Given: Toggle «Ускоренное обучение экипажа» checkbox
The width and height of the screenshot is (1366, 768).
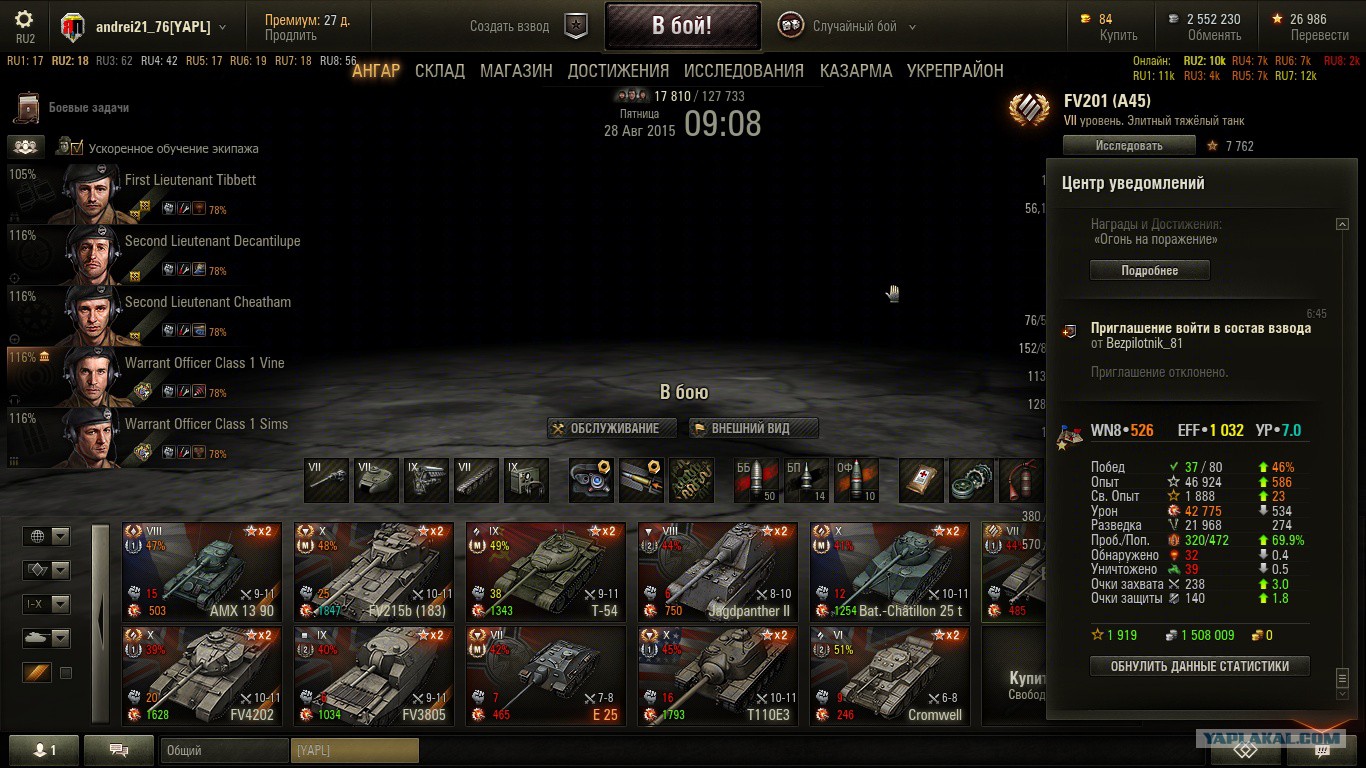Looking at the screenshot, I should pyautogui.click(x=77, y=148).
